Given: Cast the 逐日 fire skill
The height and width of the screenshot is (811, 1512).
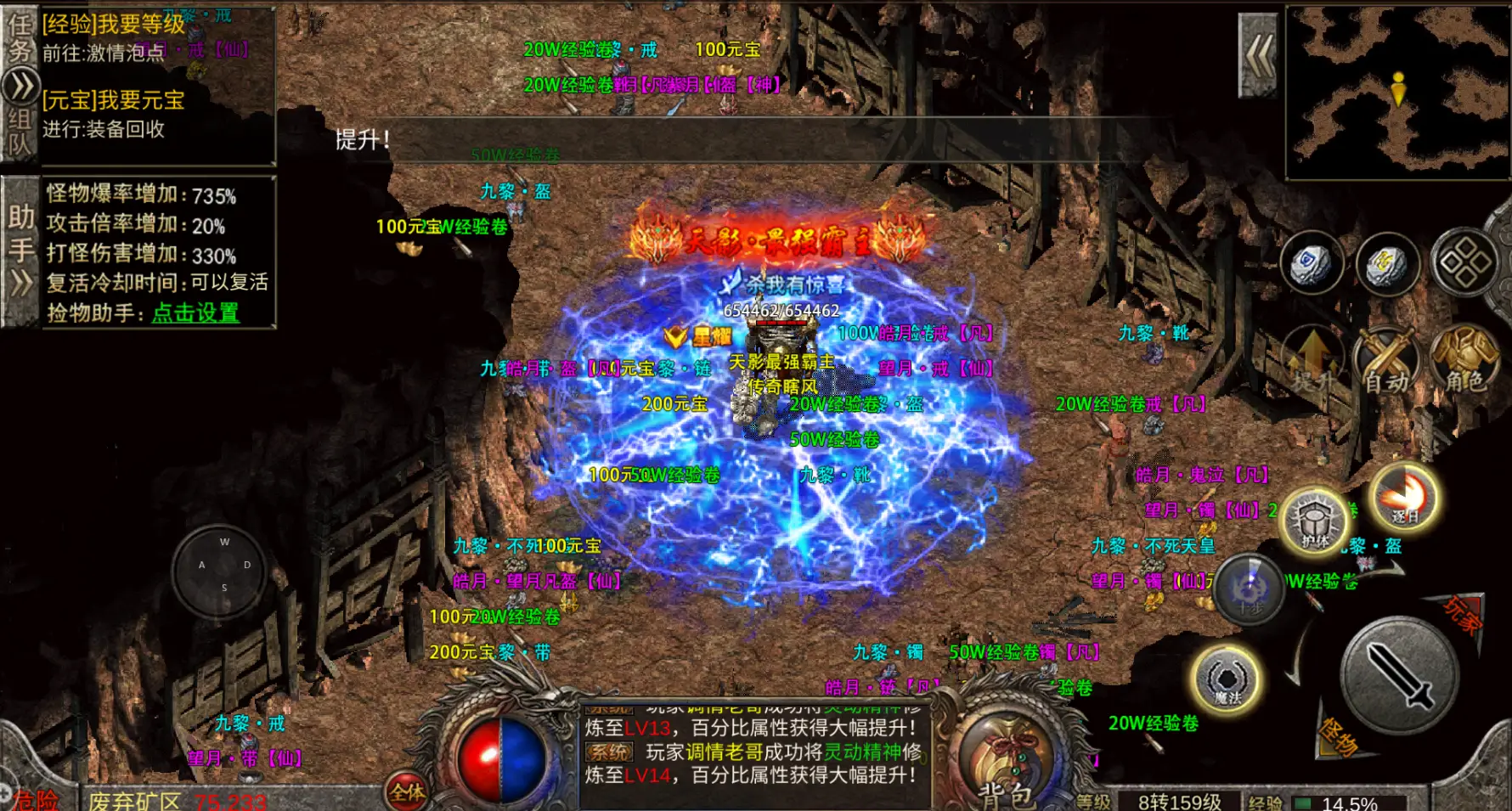Looking at the screenshot, I should pyautogui.click(x=1403, y=497).
